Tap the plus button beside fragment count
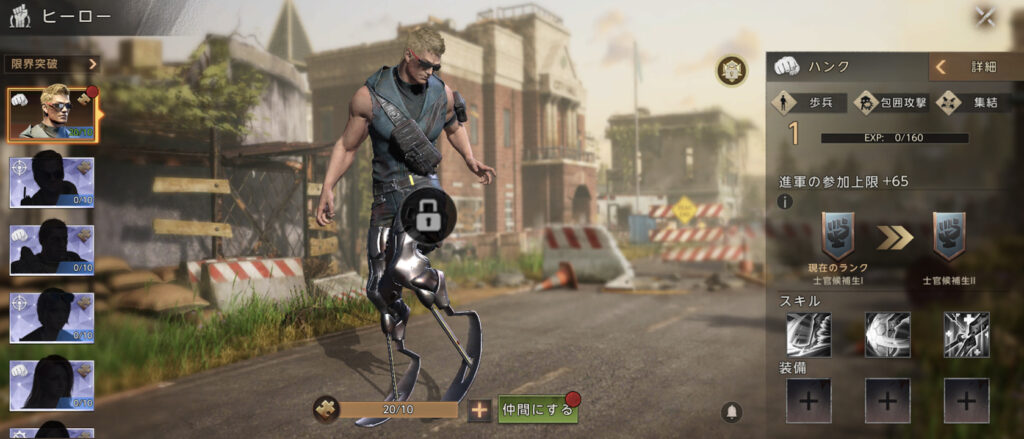 (480, 409)
